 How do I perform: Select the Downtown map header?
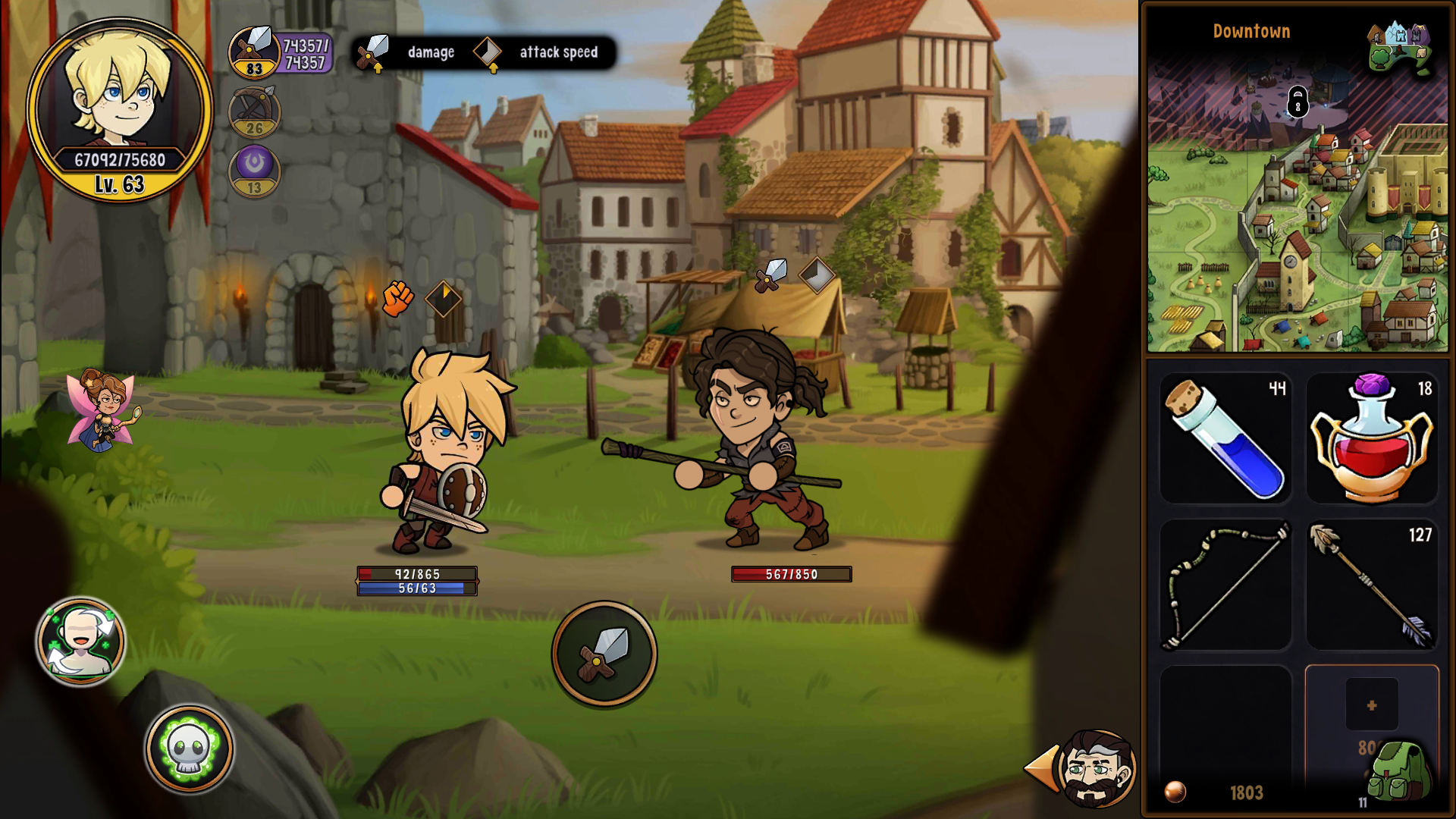coord(1250,31)
